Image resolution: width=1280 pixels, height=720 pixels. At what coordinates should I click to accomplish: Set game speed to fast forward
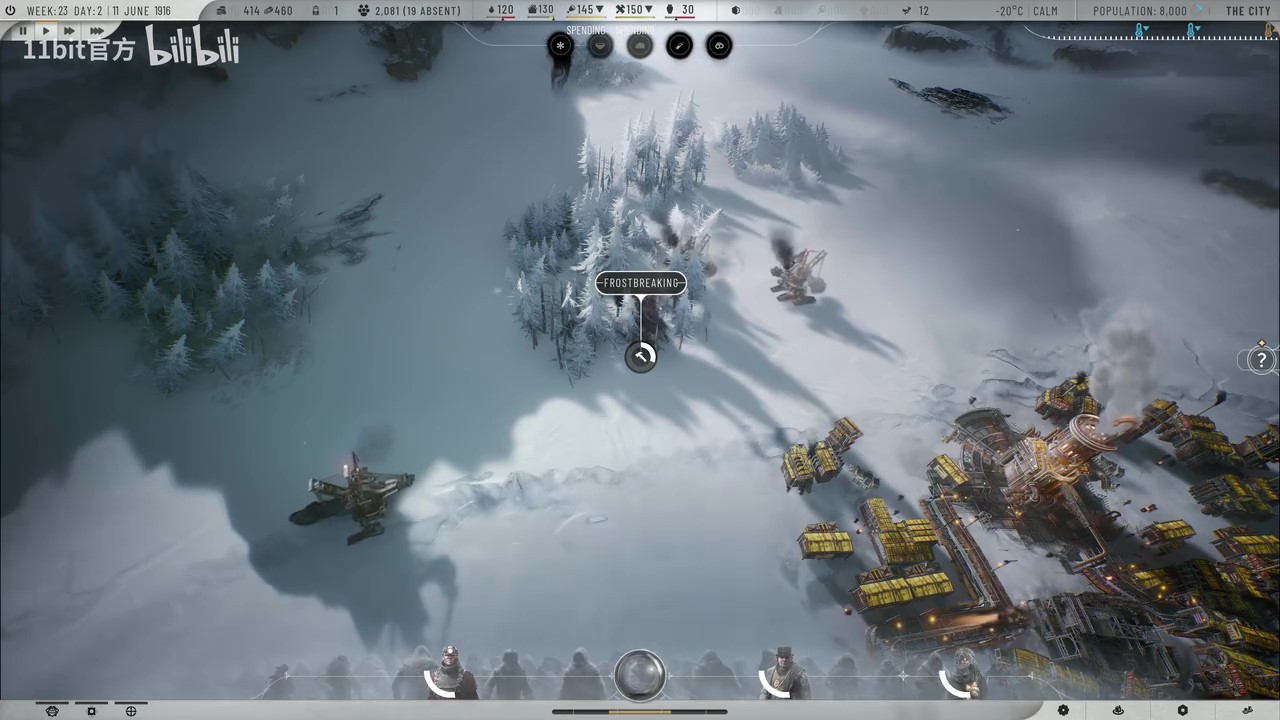tap(69, 32)
